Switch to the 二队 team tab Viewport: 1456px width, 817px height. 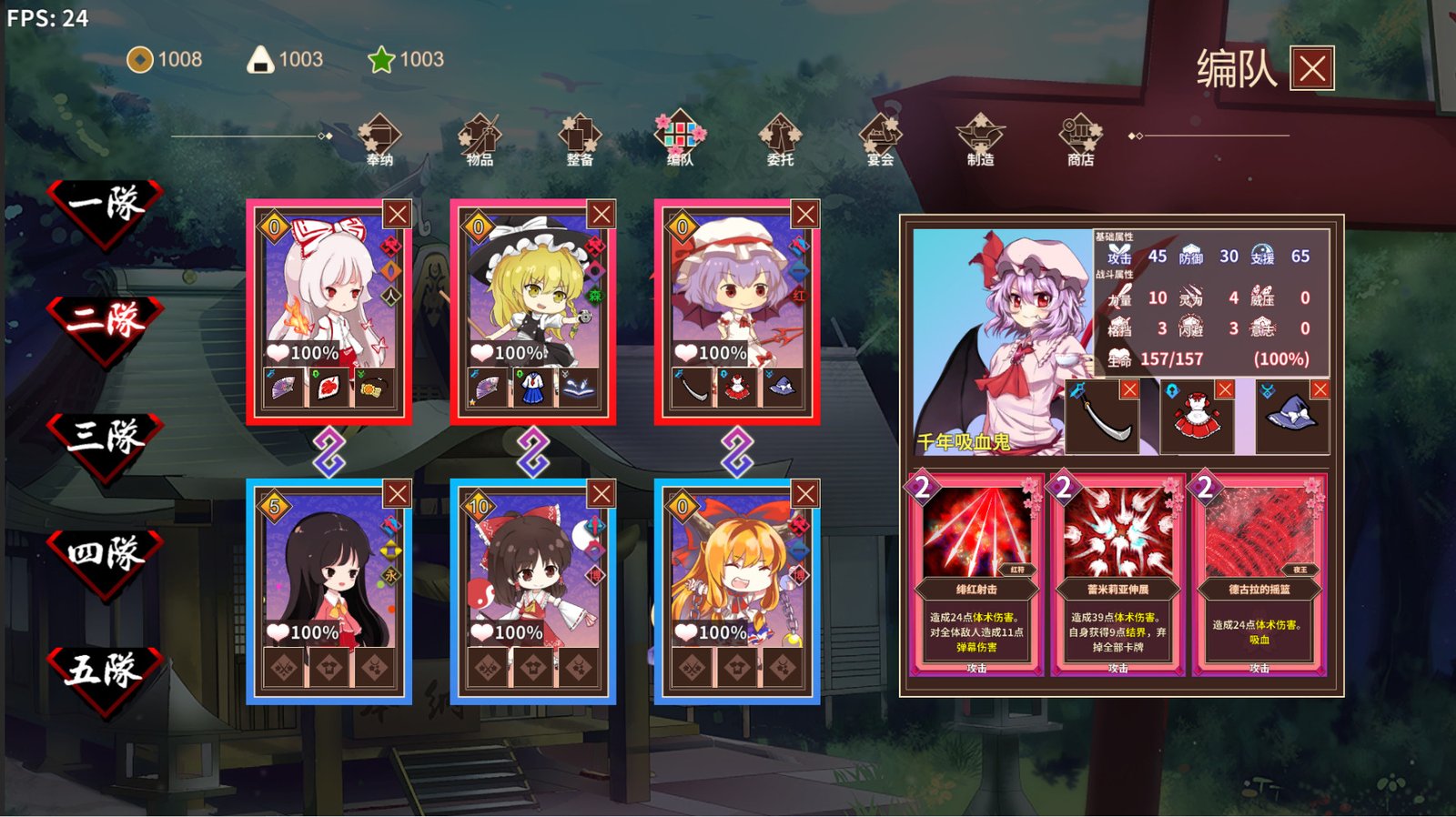[103, 316]
